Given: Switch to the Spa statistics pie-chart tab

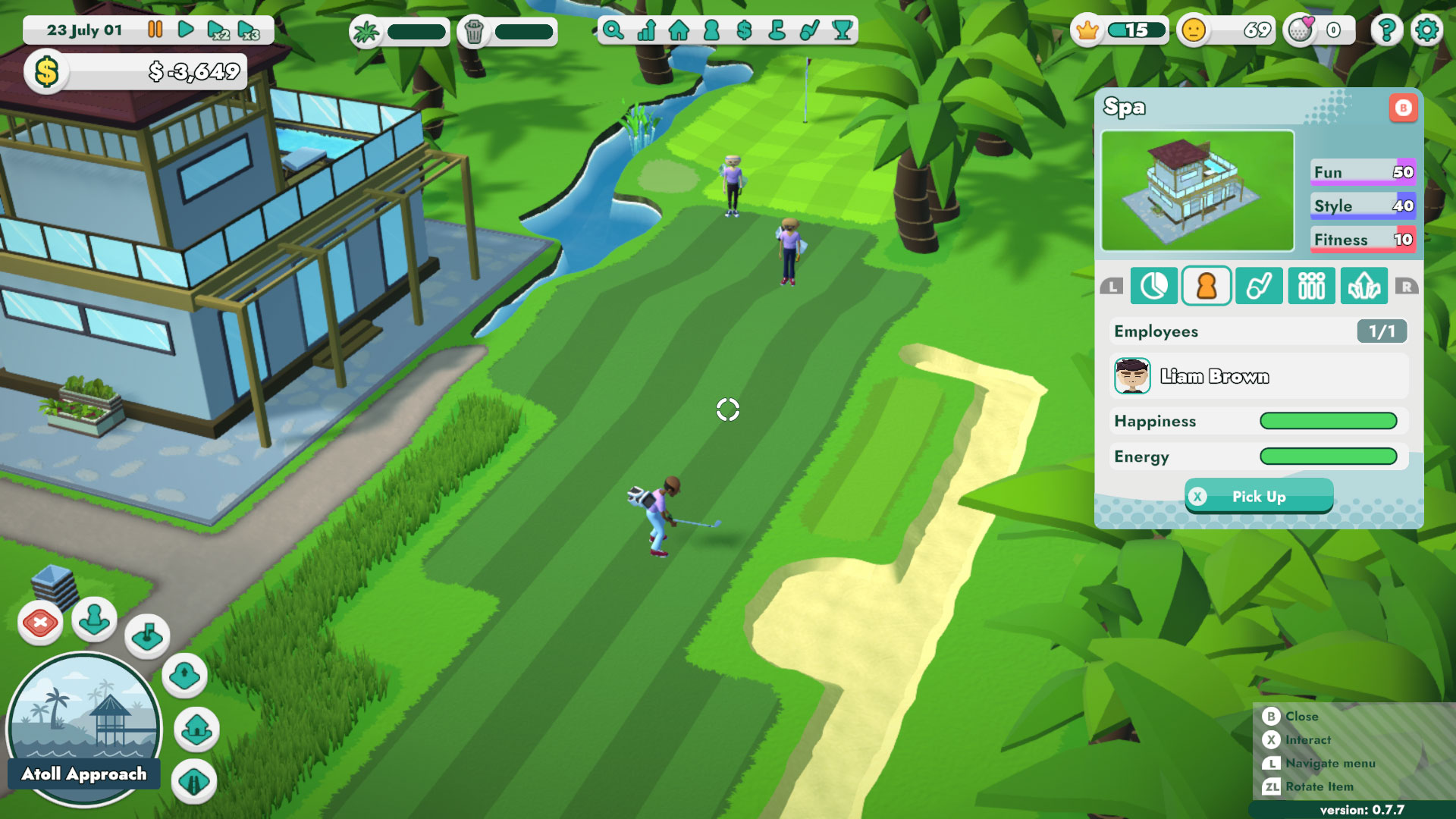Looking at the screenshot, I should point(1154,286).
